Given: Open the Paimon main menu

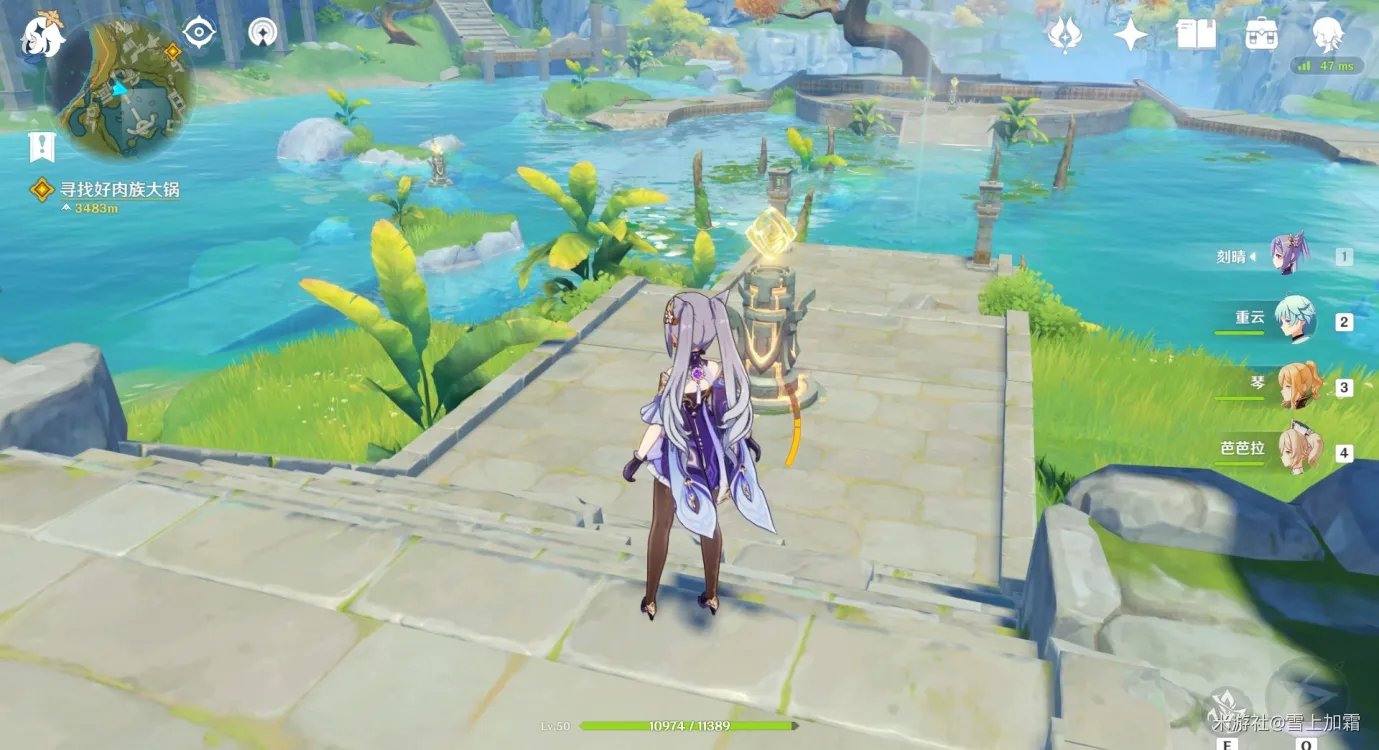Looking at the screenshot, I should click(x=43, y=35).
